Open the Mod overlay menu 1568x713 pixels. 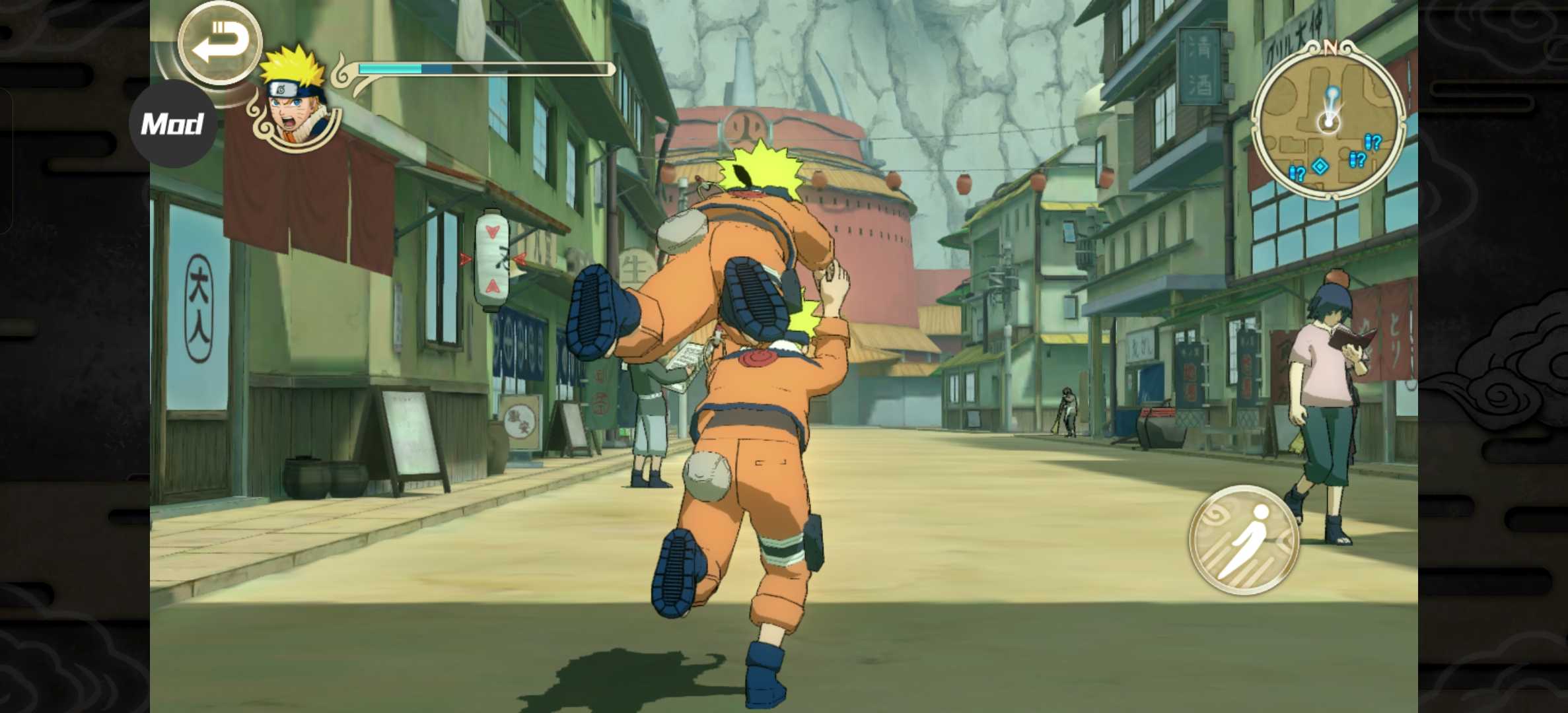pyautogui.click(x=172, y=124)
